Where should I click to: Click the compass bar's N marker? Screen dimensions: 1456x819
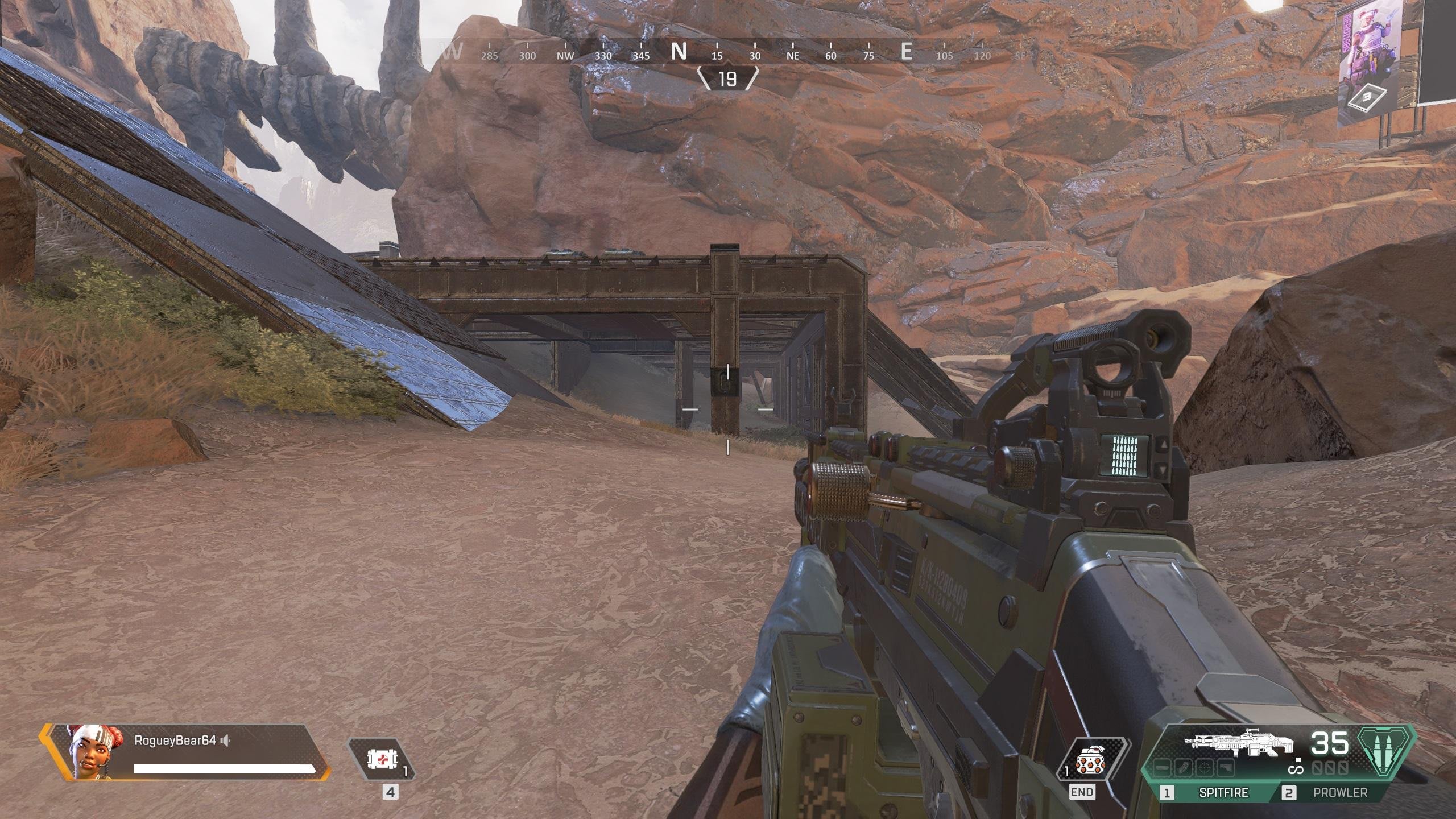point(679,52)
